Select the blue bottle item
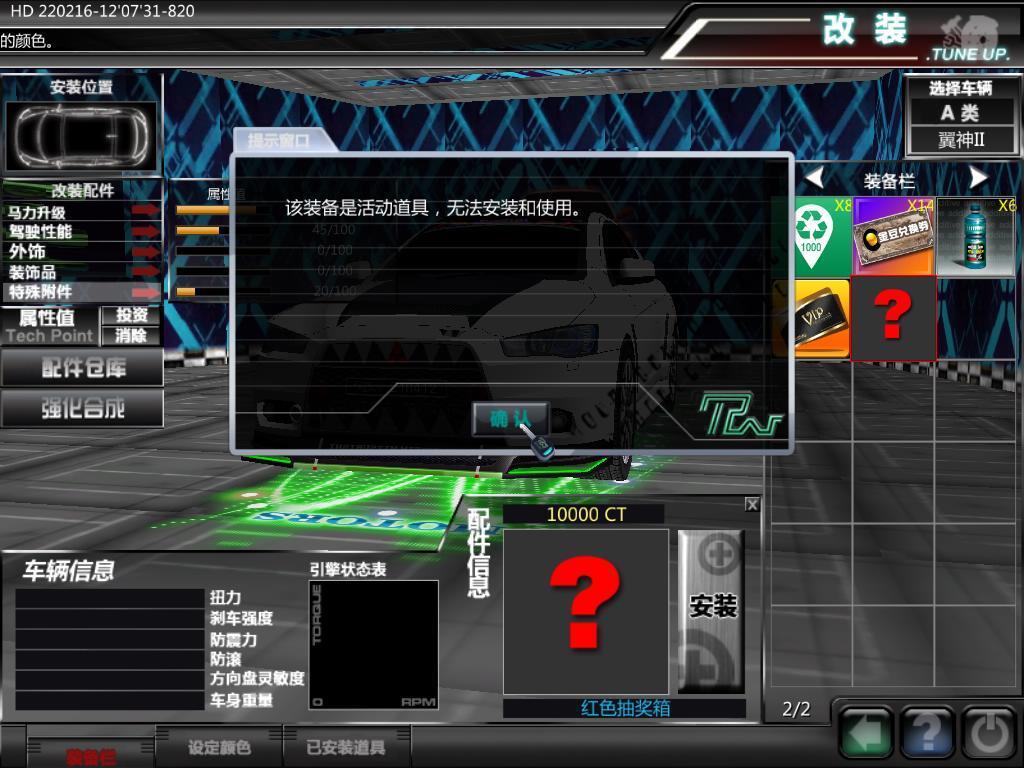The height and width of the screenshot is (768, 1024). click(975, 236)
